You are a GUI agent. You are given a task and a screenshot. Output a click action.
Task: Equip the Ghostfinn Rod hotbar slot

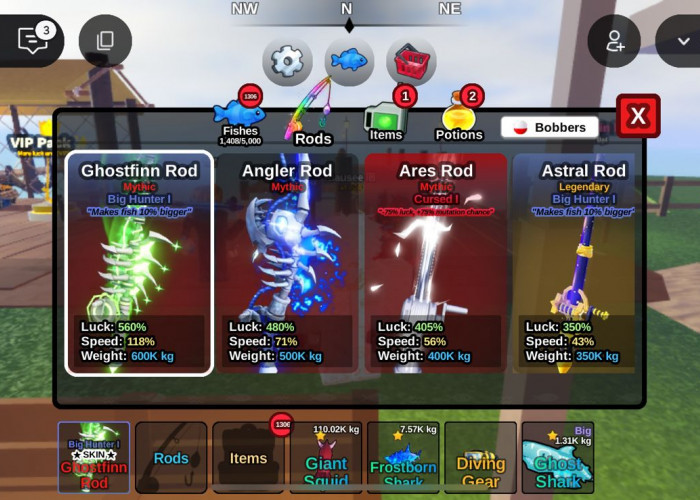94,458
